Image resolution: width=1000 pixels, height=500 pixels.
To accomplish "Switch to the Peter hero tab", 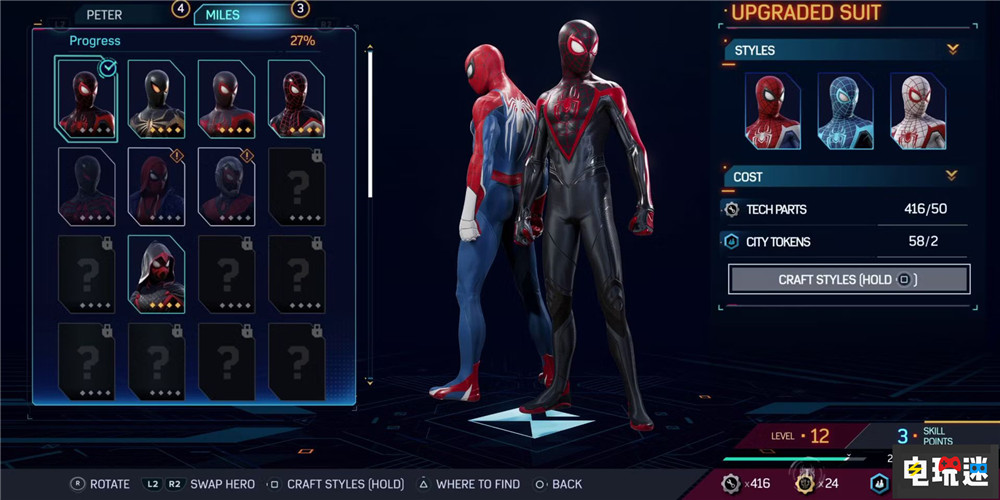I will pos(107,15).
